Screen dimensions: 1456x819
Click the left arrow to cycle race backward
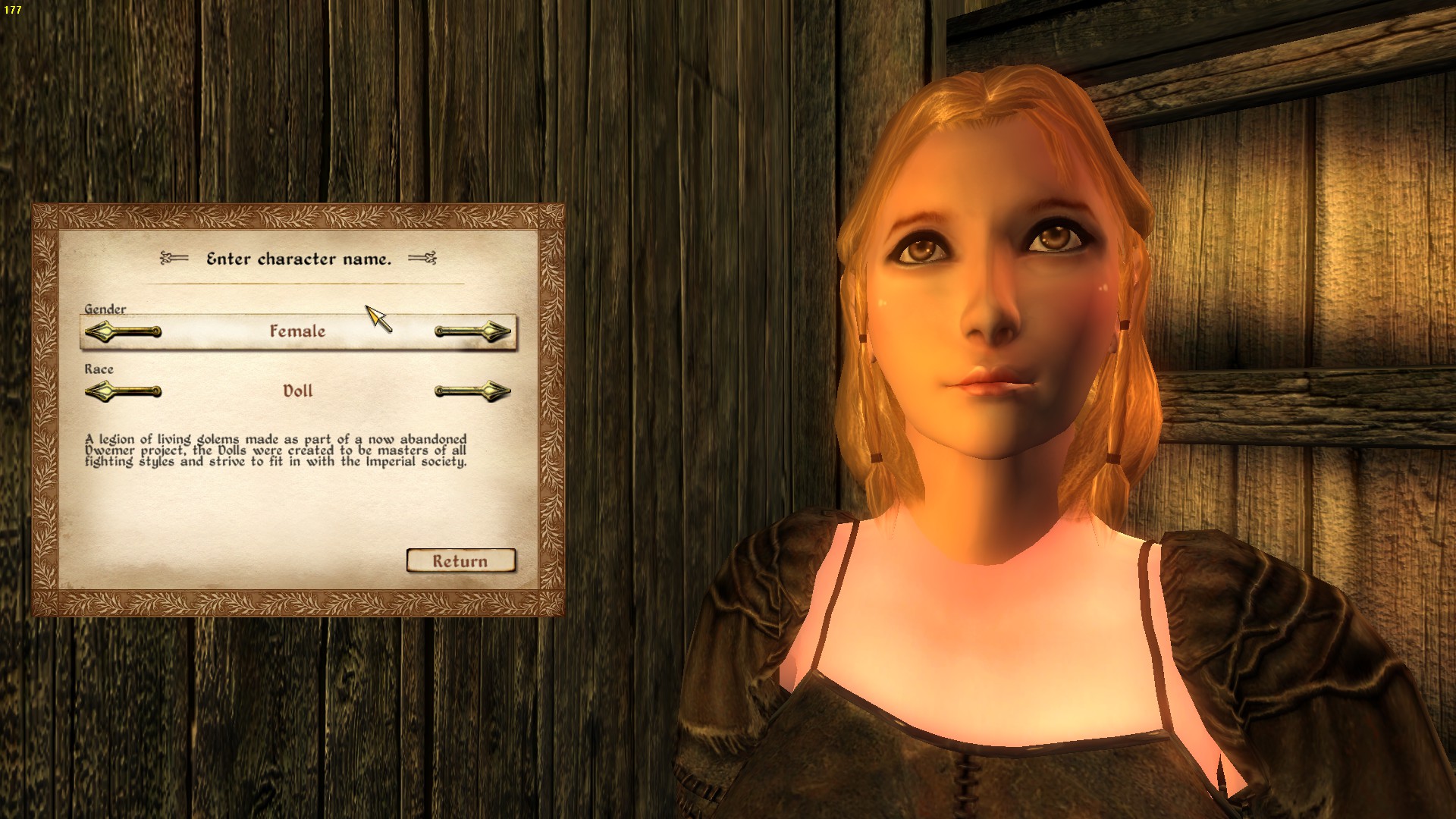(x=124, y=391)
